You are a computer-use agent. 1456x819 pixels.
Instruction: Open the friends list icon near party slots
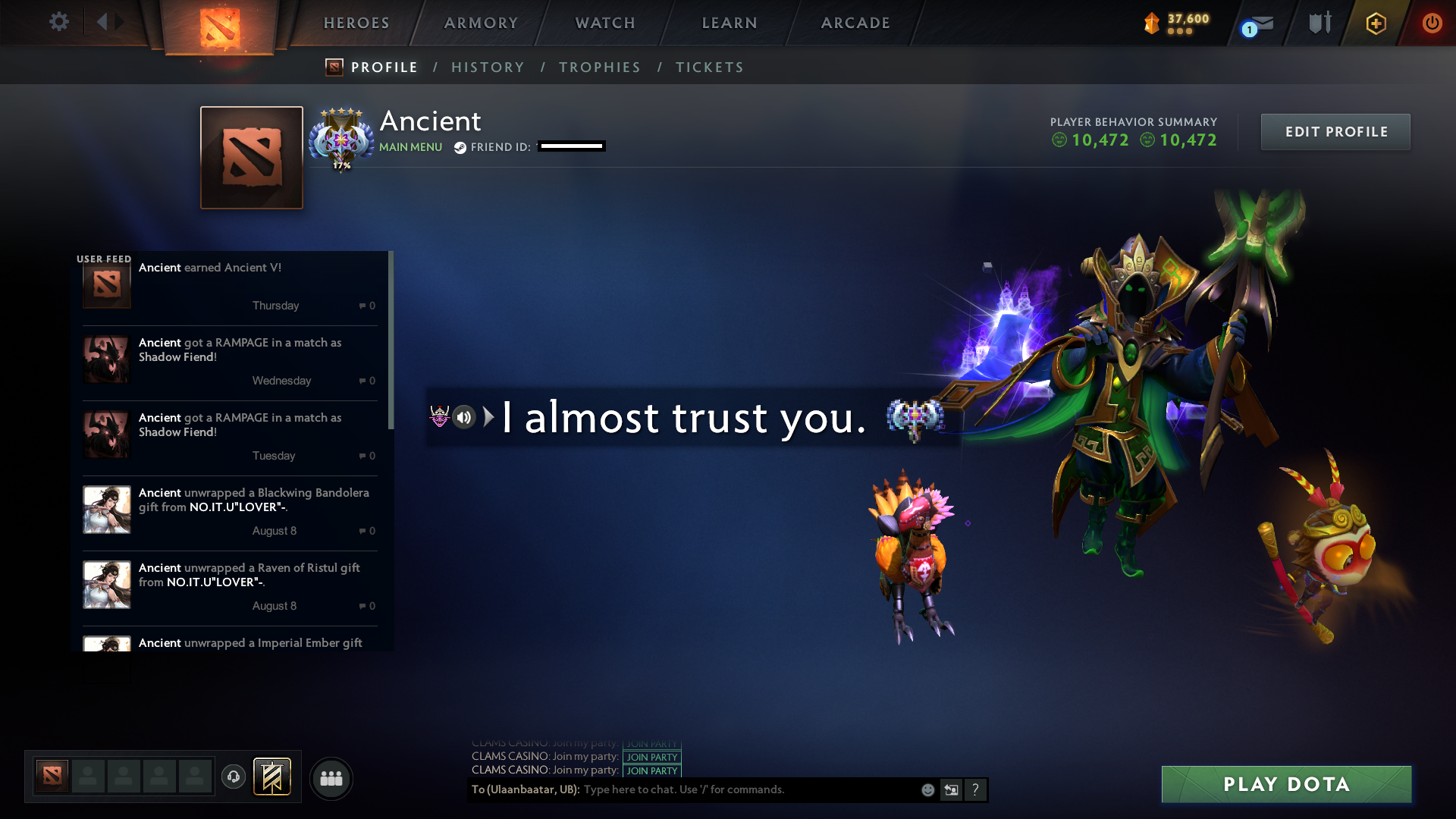click(331, 778)
